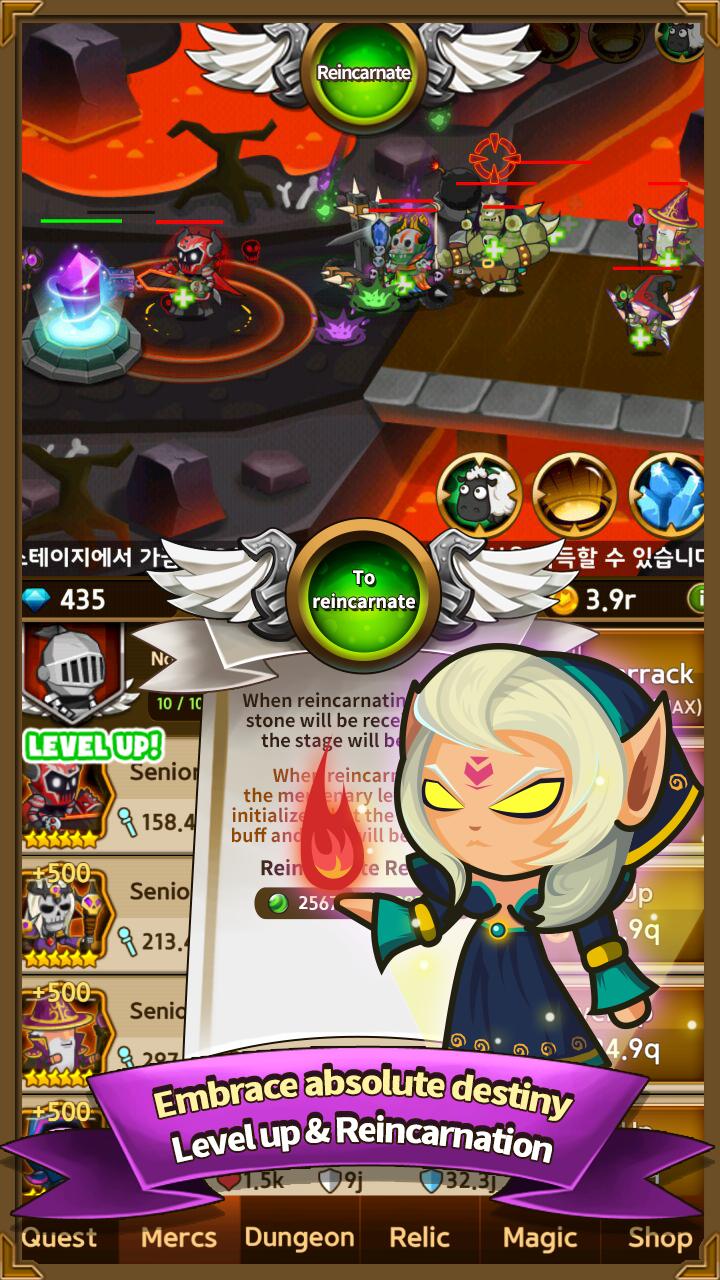Activate the sheep skill icon
Screen dimensions: 720x1280
pos(478,496)
